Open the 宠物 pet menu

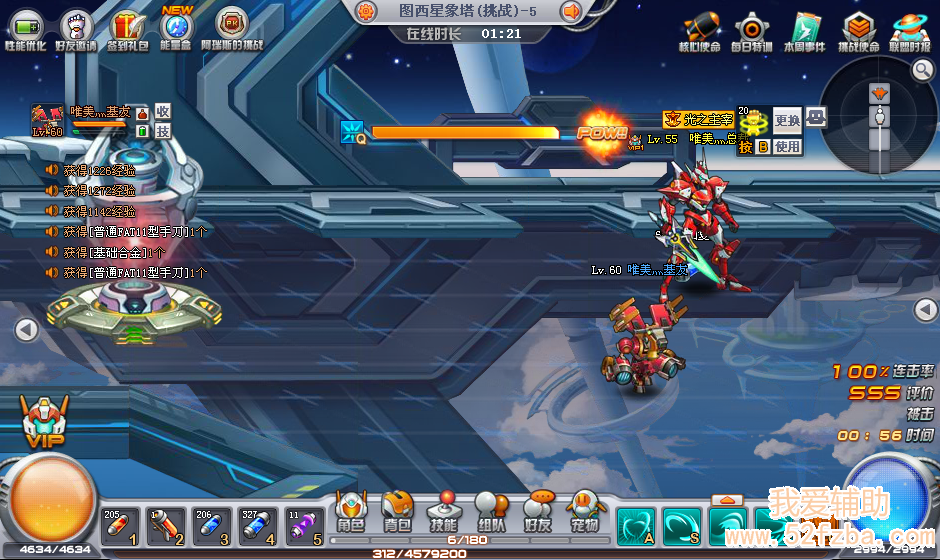tap(585, 512)
